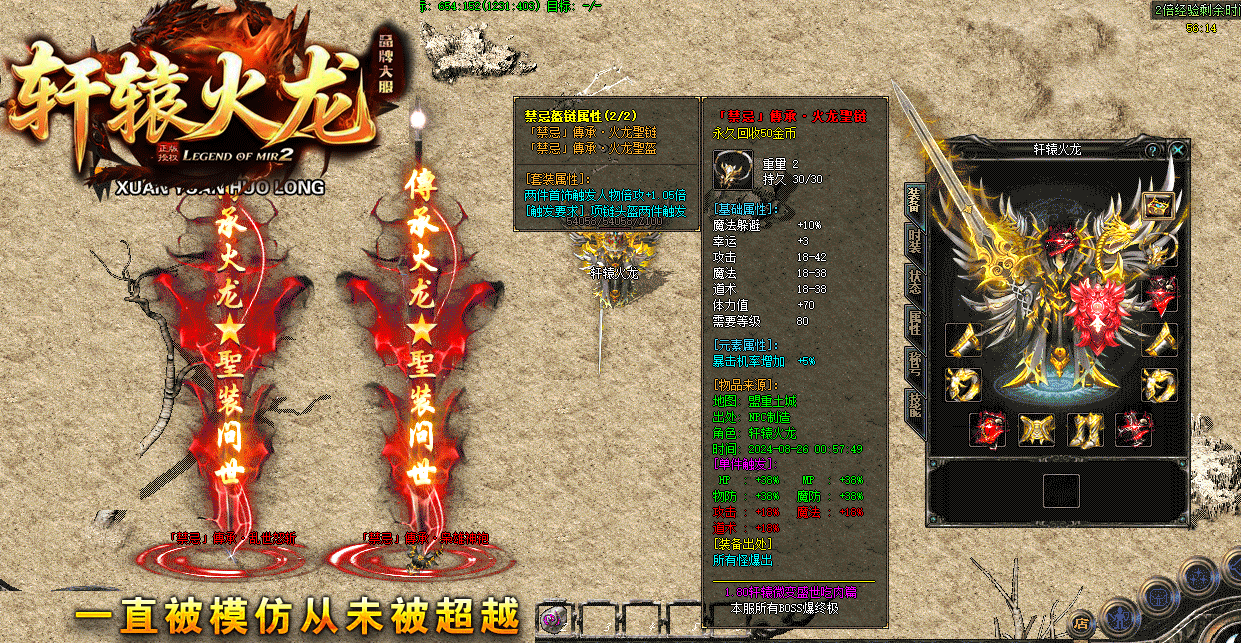Screen dimensions: 1241x643
Task: Use the purple scroll in the hotbar
Action: pos(551,620)
